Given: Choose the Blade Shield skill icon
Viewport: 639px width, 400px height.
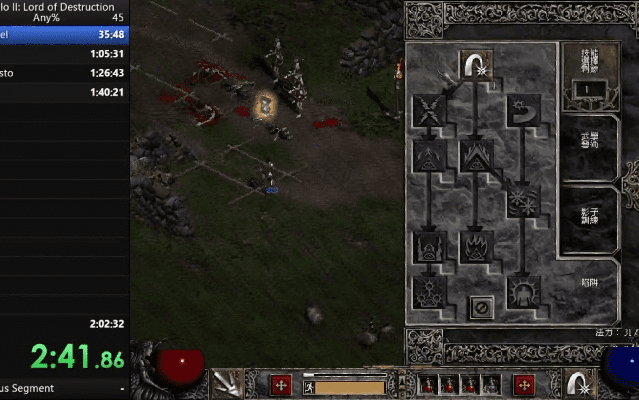Looking at the screenshot, I should tap(522, 293).
